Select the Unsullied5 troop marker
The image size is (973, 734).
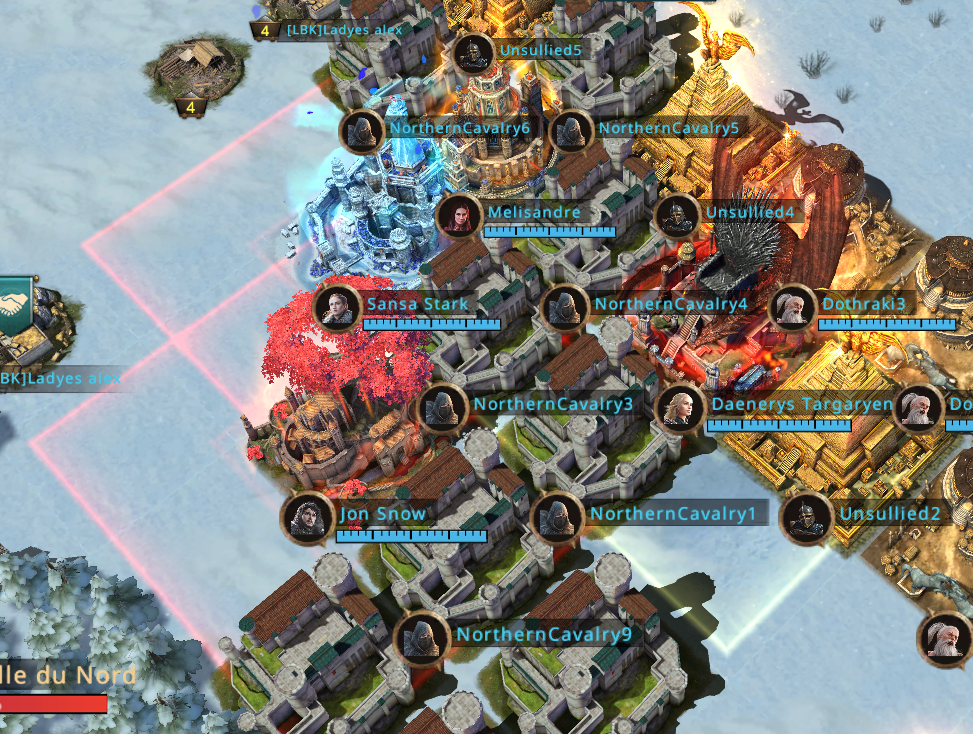[x=473, y=54]
